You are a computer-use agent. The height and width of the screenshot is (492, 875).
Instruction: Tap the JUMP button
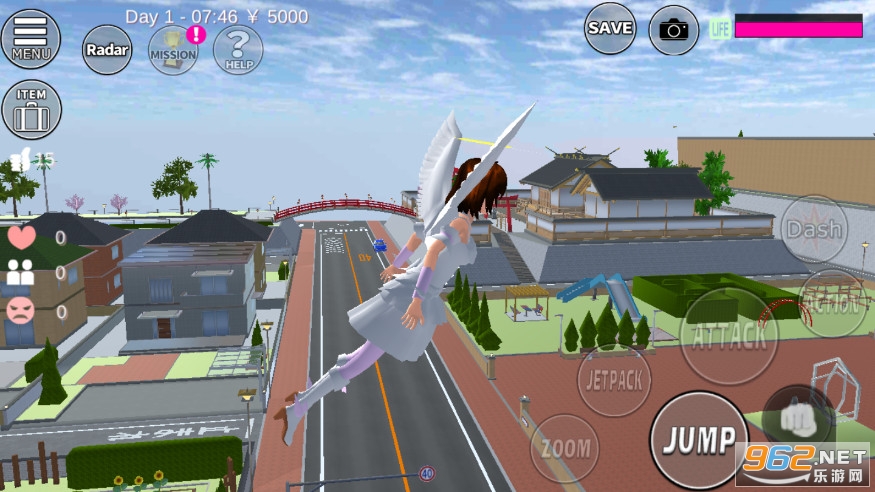click(x=699, y=439)
